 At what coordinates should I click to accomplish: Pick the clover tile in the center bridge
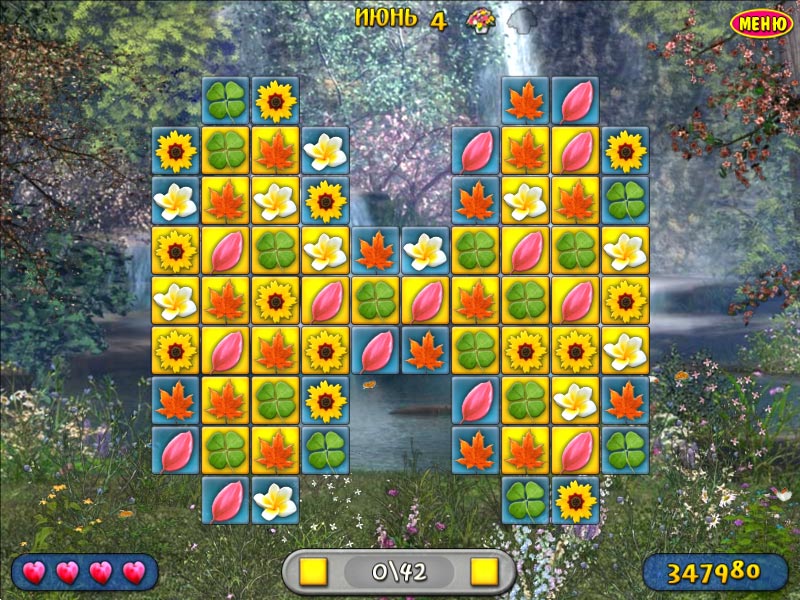375,300
